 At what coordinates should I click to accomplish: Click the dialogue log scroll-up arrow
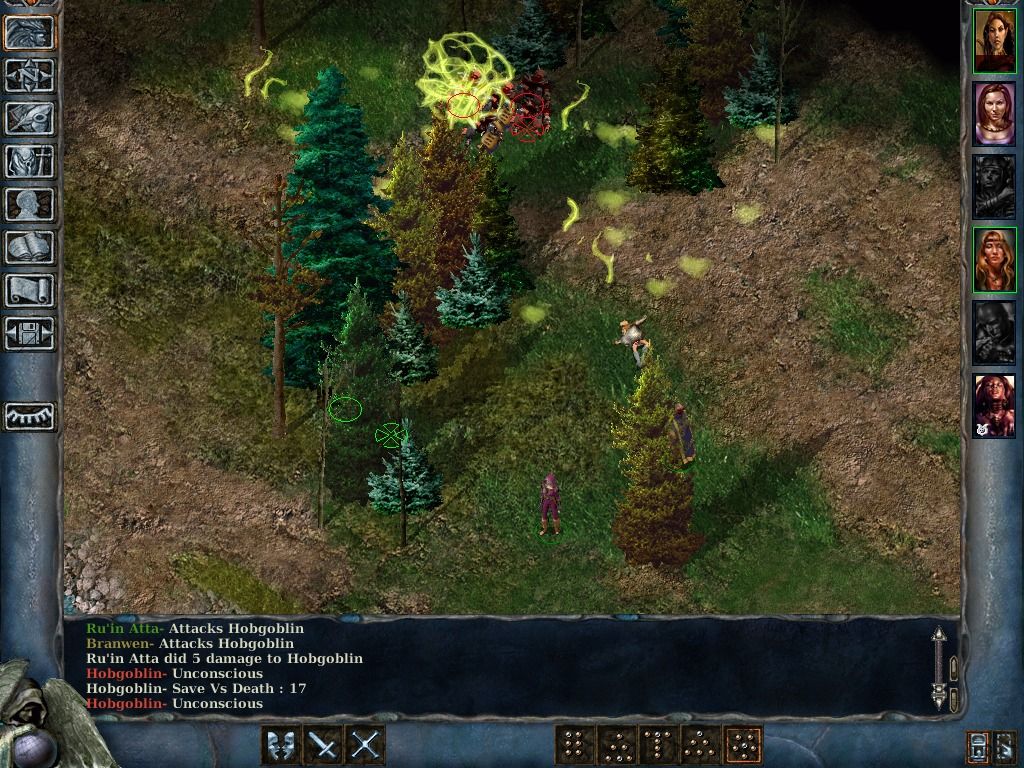(938, 637)
